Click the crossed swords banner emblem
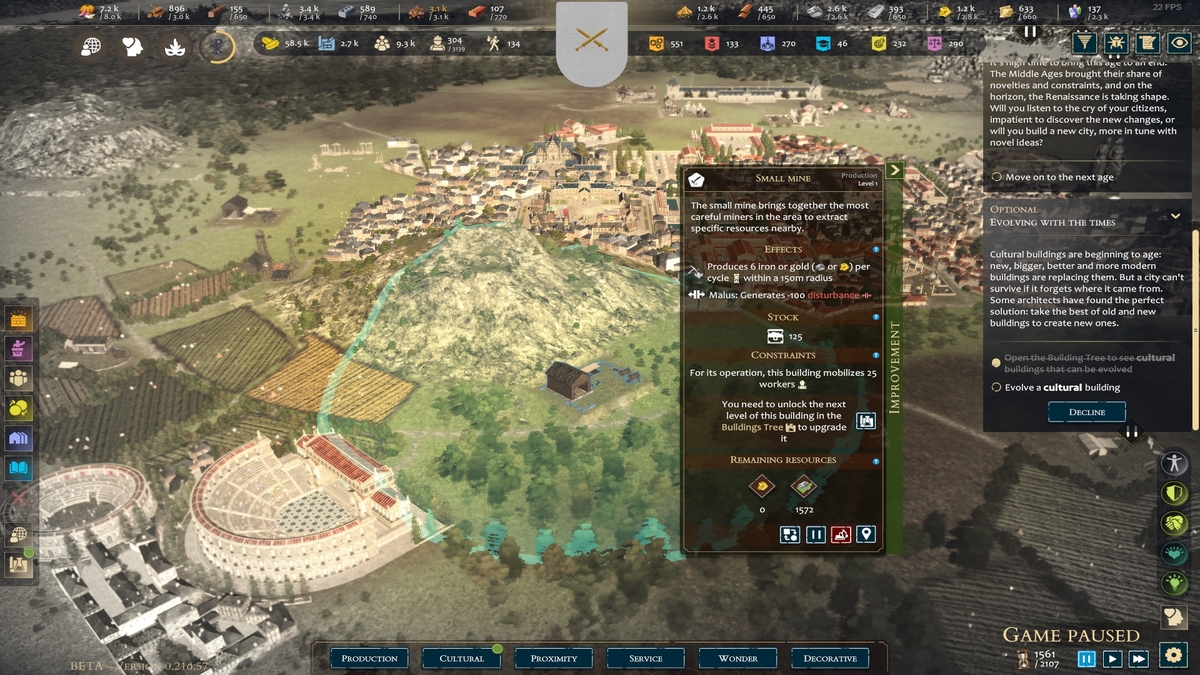The width and height of the screenshot is (1200, 675). tap(591, 40)
